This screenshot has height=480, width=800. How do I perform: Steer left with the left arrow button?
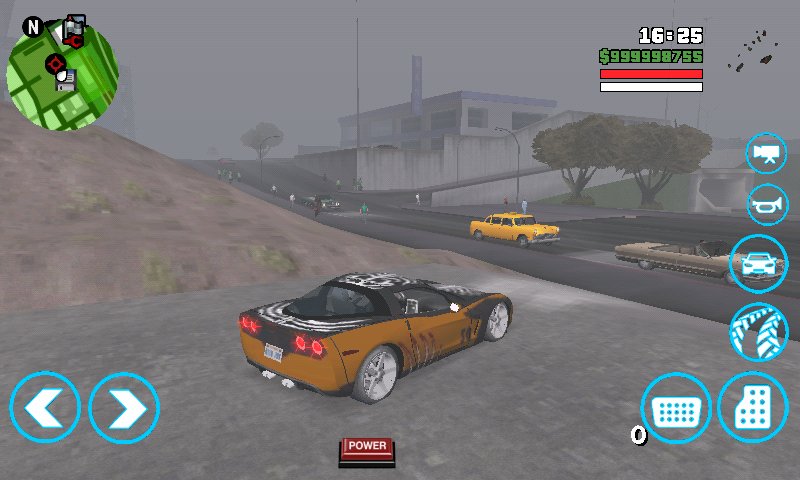click(45, 407)
